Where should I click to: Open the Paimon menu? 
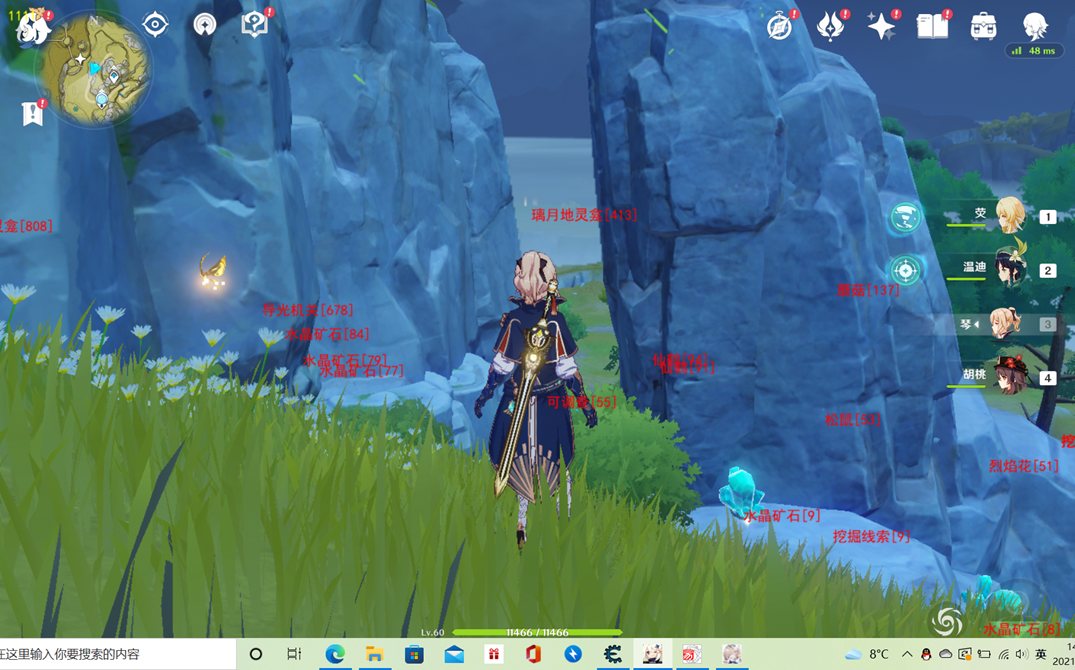pos(32,27)
